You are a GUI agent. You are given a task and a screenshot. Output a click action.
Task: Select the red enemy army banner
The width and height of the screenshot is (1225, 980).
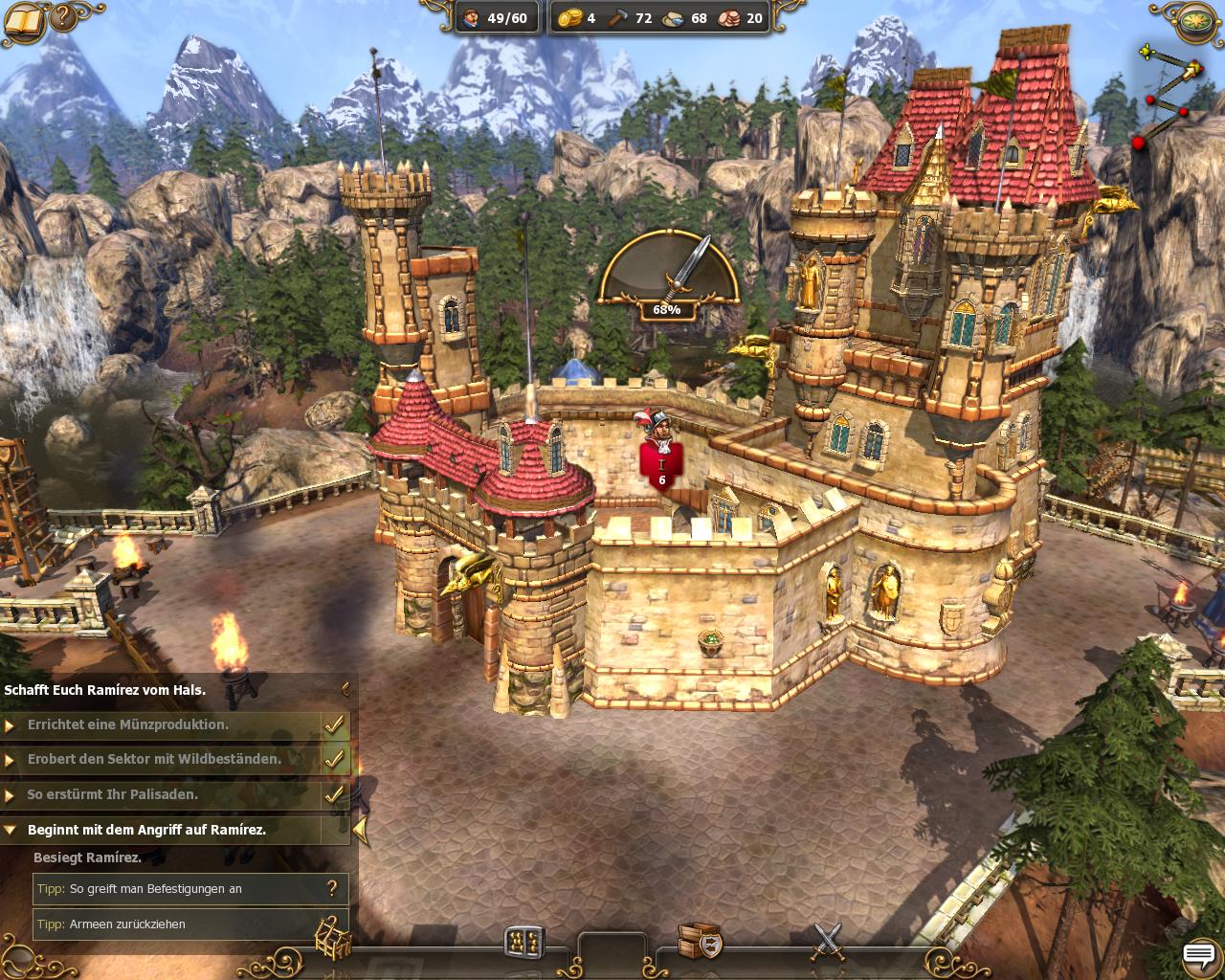coord(660,466)
